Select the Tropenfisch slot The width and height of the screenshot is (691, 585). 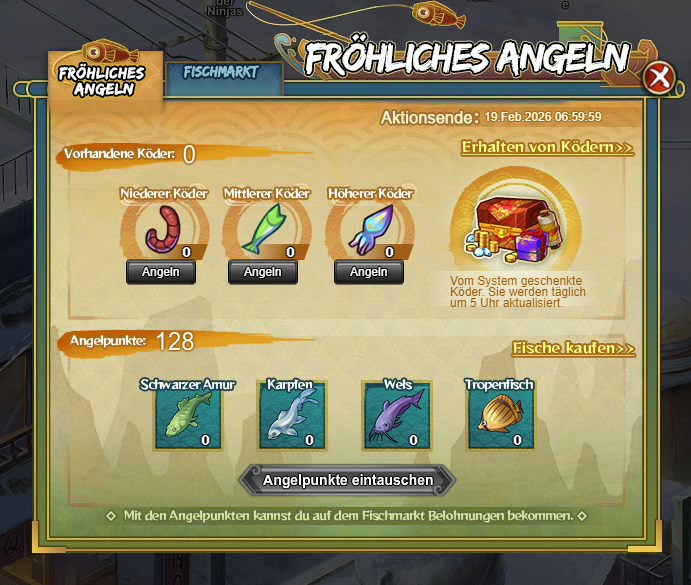[x=500, y=416]
